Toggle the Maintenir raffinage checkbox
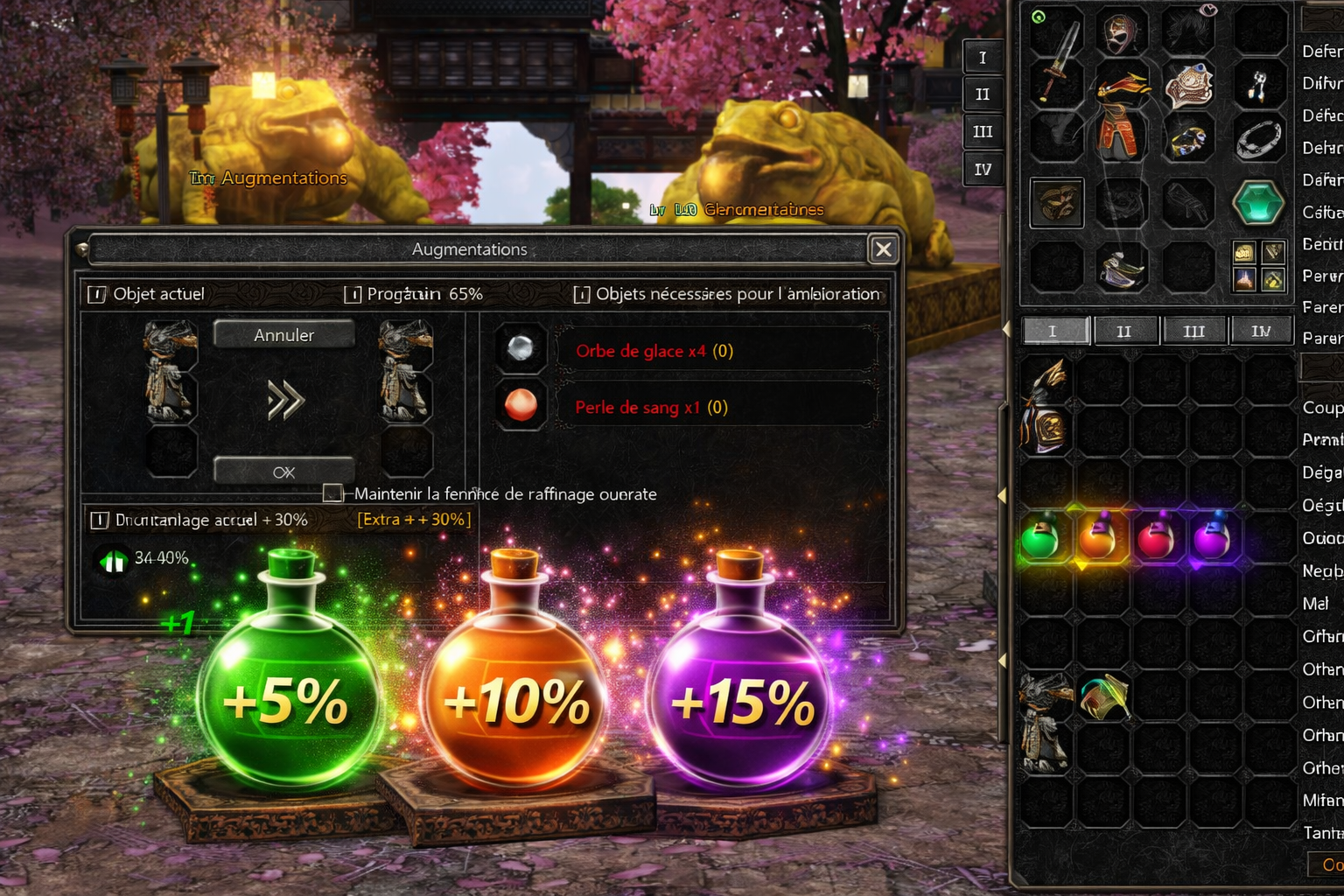Image resolution: width=1344 pixels, height=896 pixels. pos(332,493)
